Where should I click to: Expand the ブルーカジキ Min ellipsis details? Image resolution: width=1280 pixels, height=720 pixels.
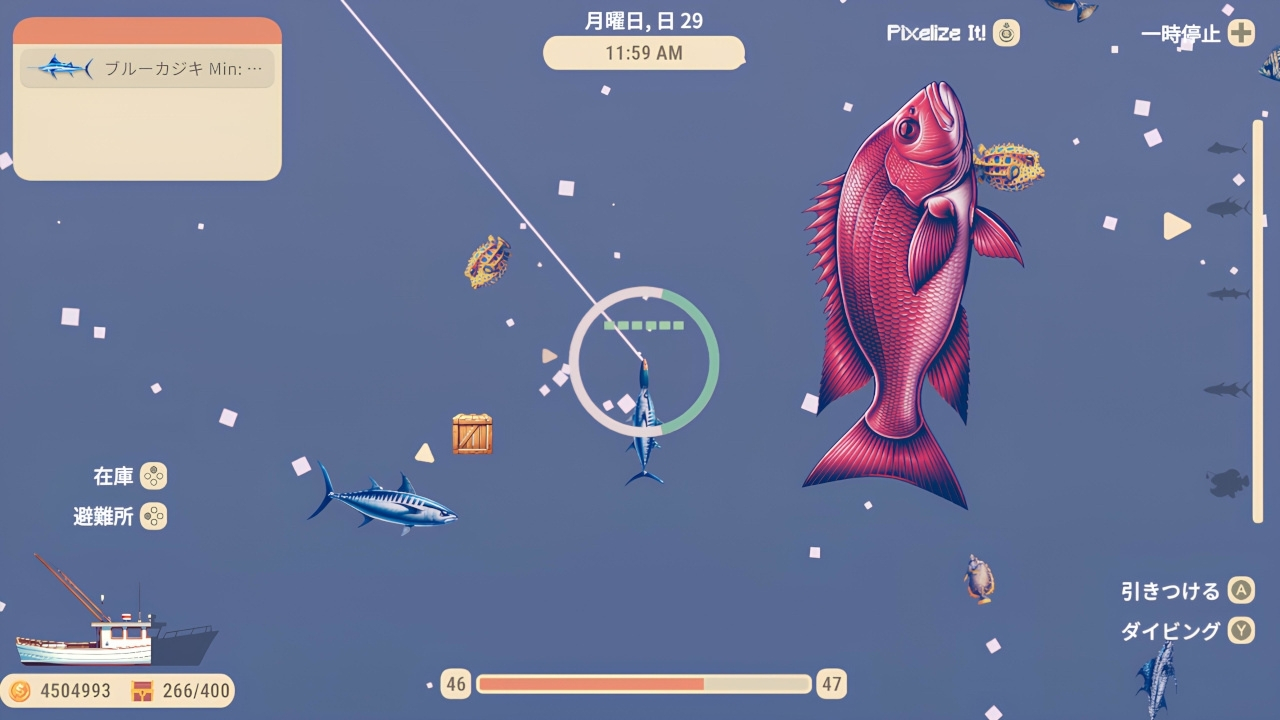257,69
